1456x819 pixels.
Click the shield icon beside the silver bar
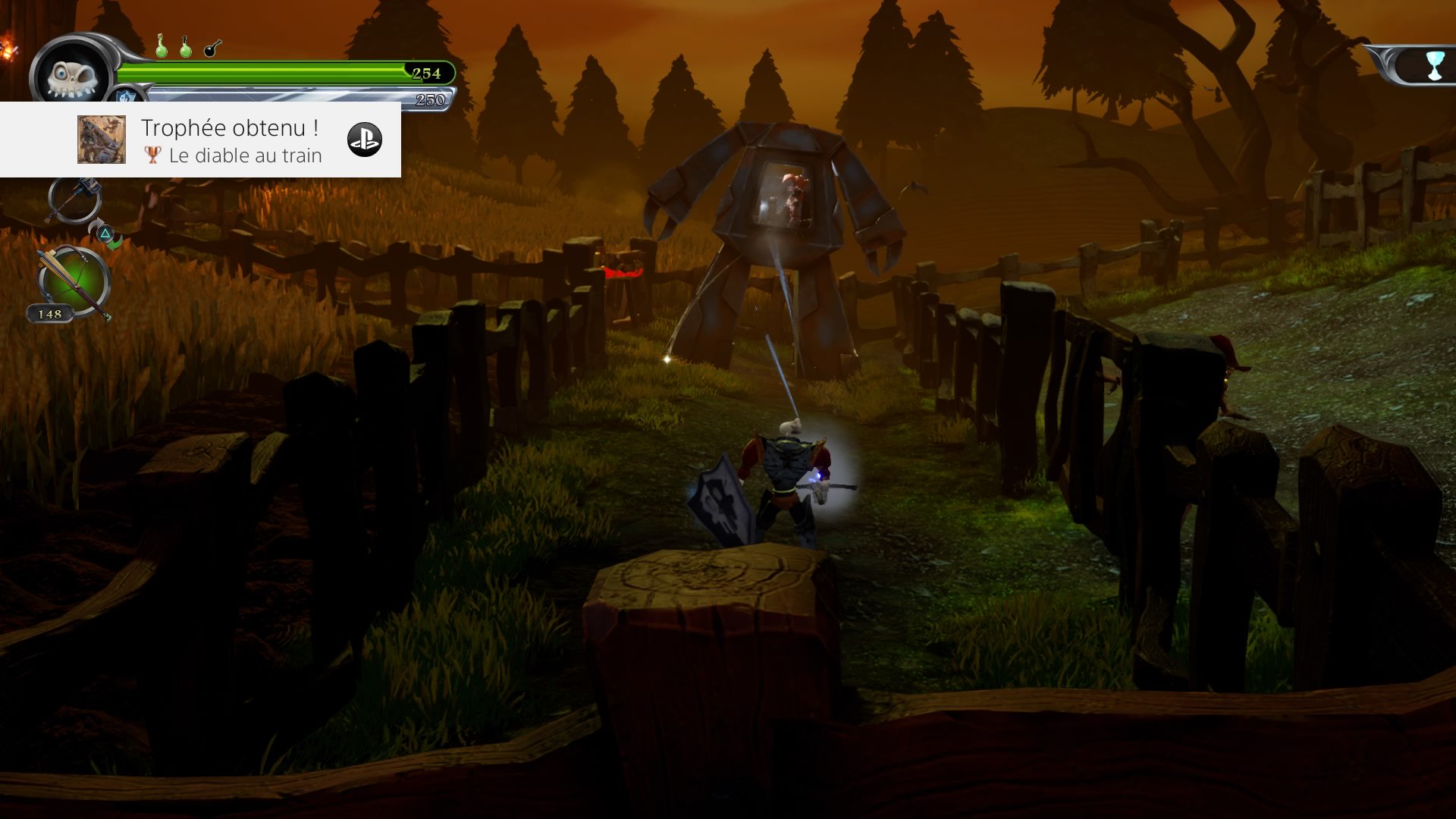click(x=125, y=96)
